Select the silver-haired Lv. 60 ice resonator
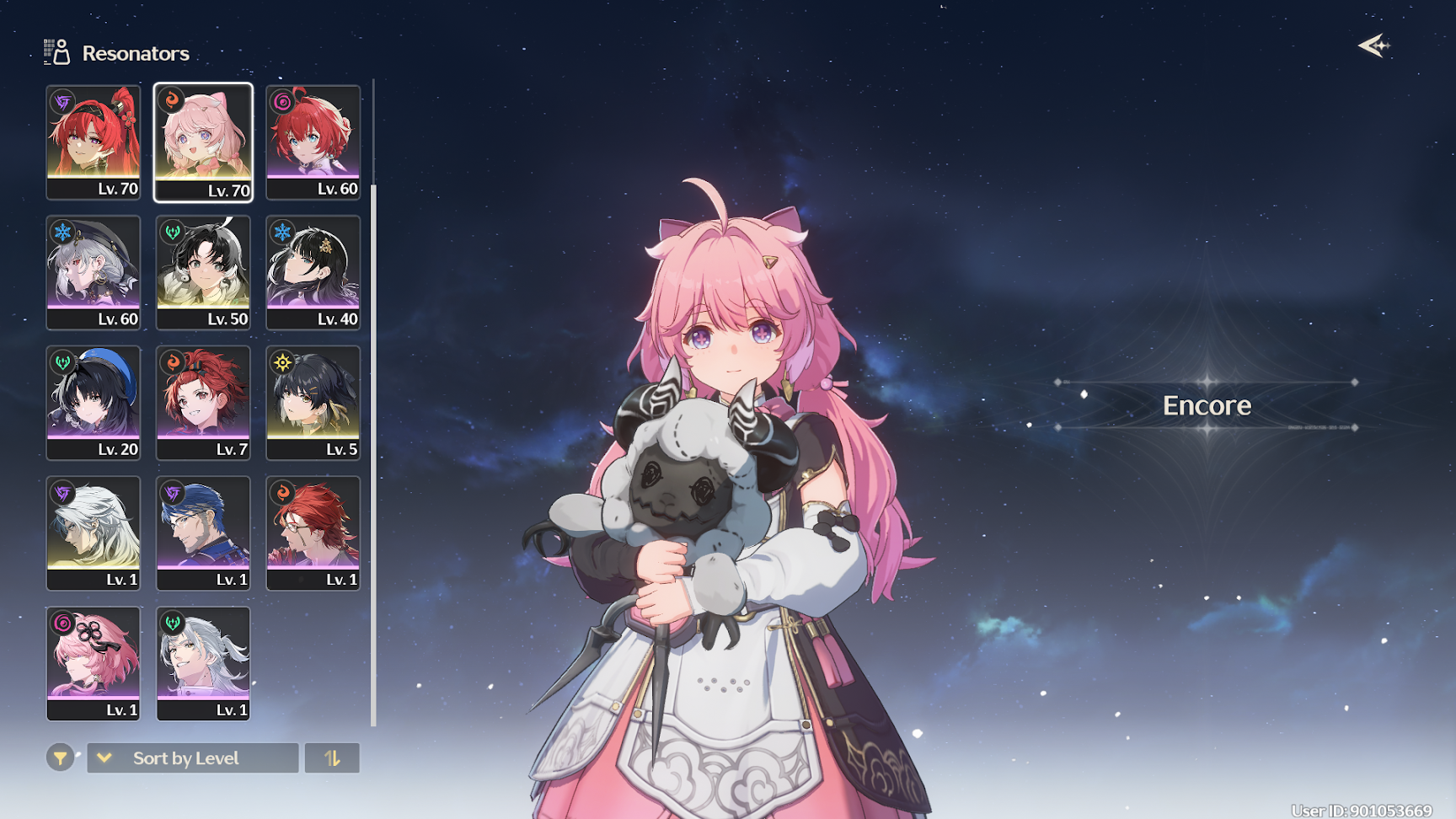The width and height of the screenshot is (1456, 819). (x=94, y=272)
